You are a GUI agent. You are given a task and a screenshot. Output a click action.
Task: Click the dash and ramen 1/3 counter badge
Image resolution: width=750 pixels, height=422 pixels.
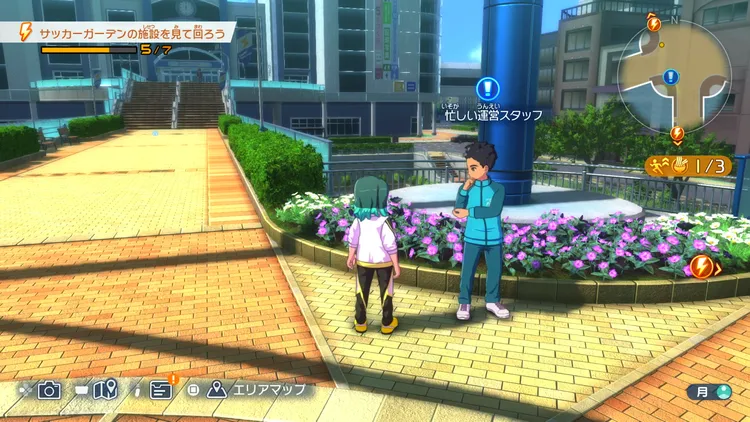pyautogui.click(x=689, y=165)
